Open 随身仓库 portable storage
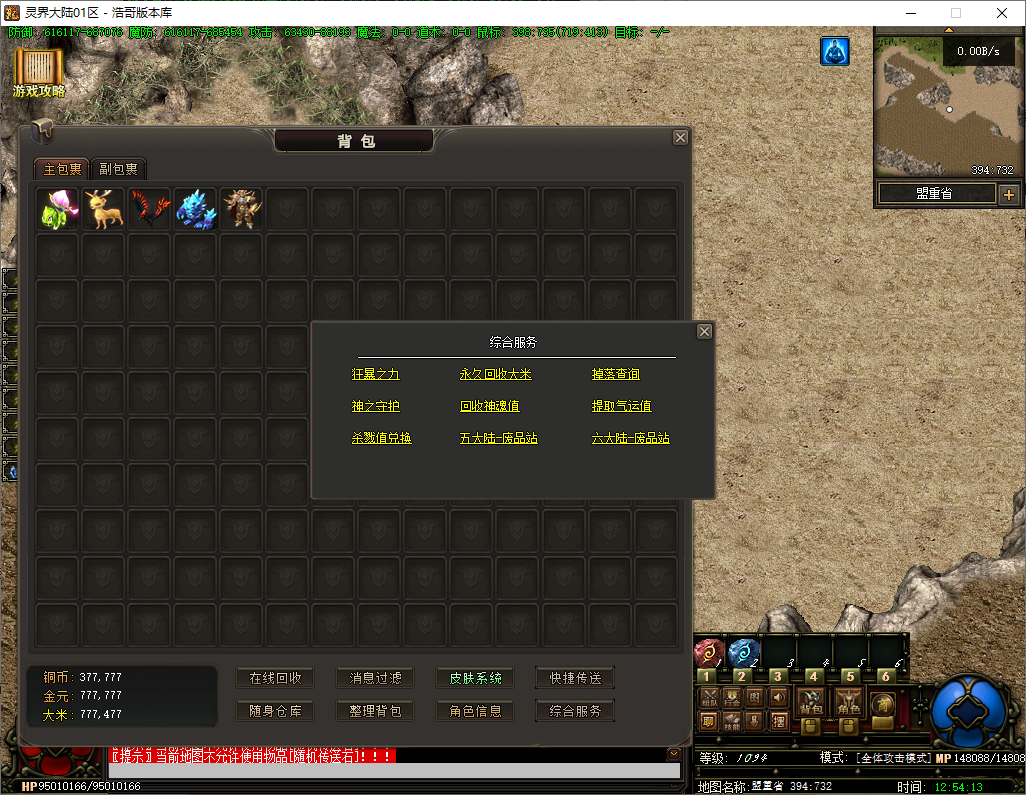The width and height of the screenshot is (1026, 795). (275, 711)
